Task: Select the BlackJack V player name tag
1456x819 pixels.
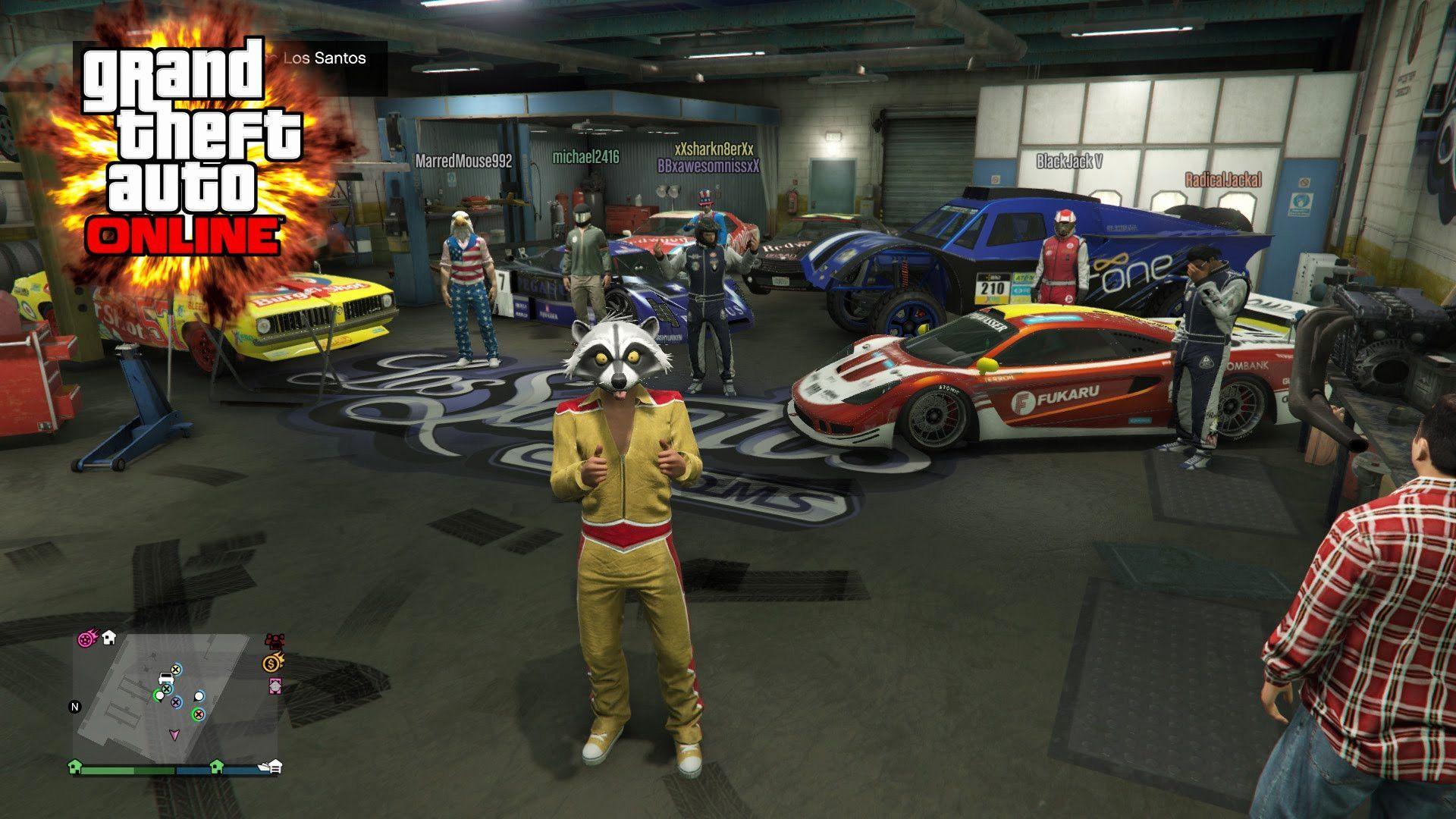Action: pos(1069,161)
